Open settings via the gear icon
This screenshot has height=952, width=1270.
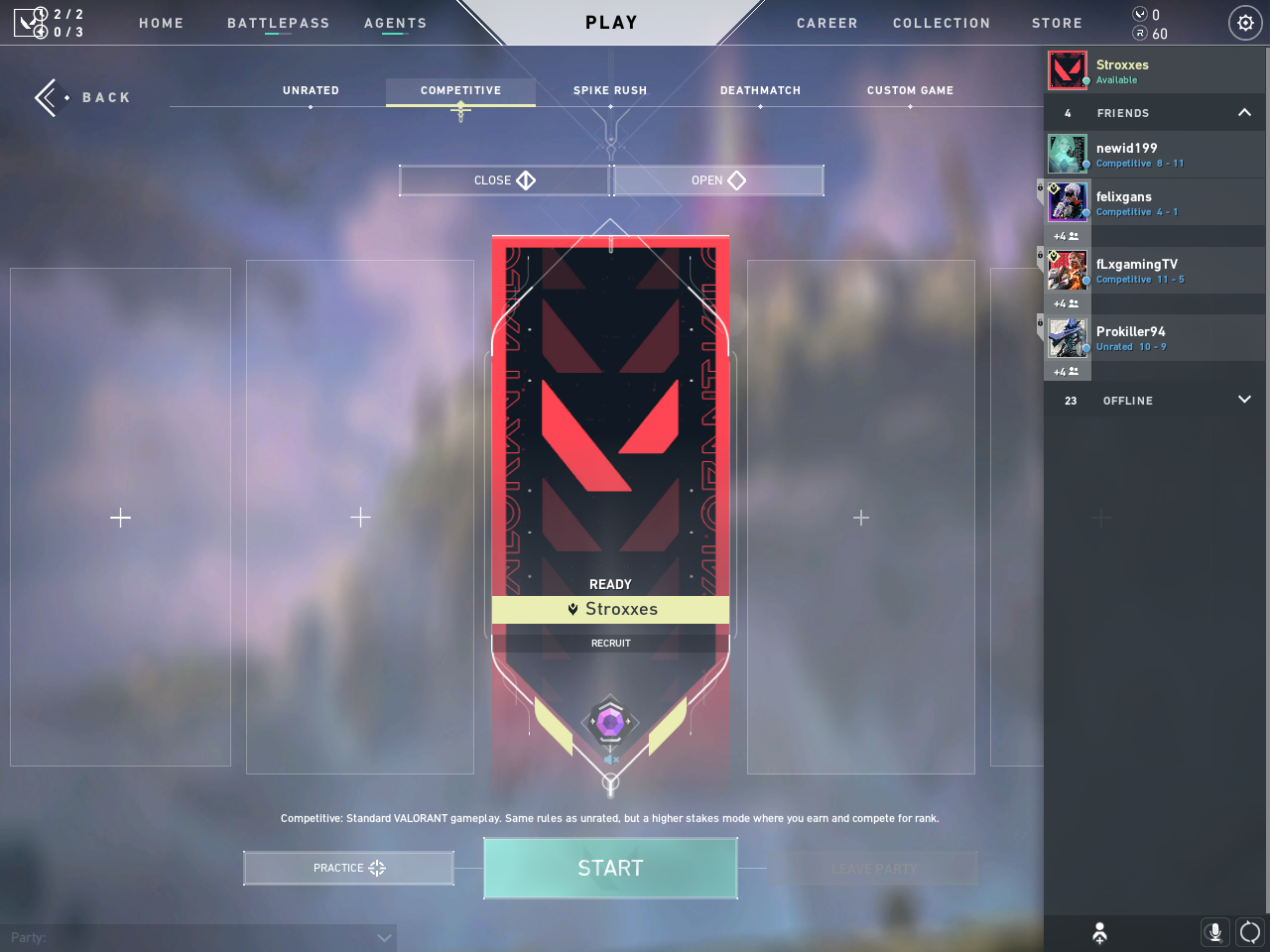[1245, 23]
